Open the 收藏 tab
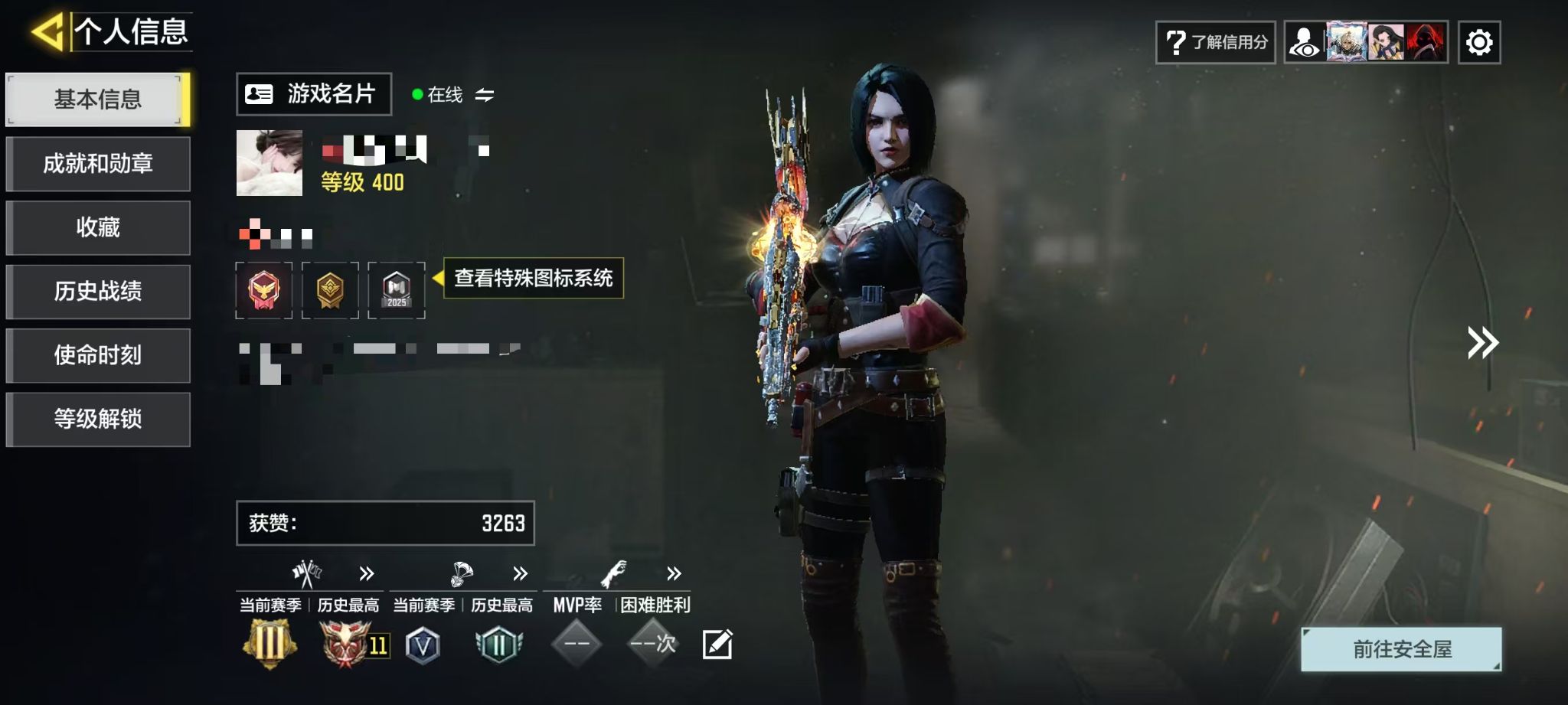 97,227
